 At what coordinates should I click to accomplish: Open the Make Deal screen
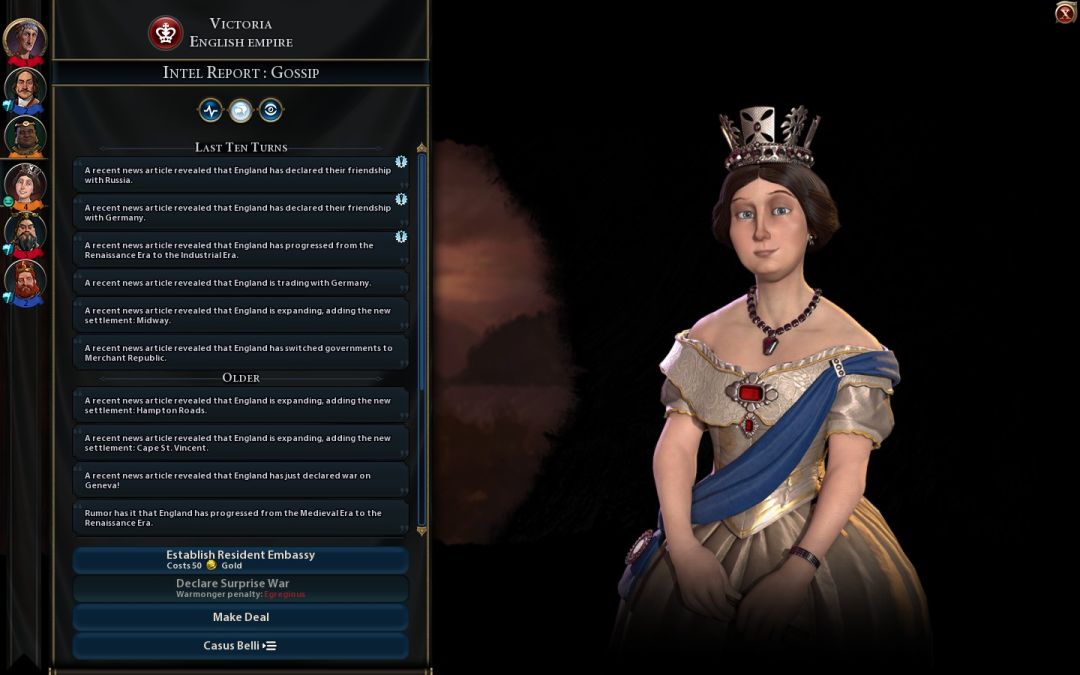point(240,617)
